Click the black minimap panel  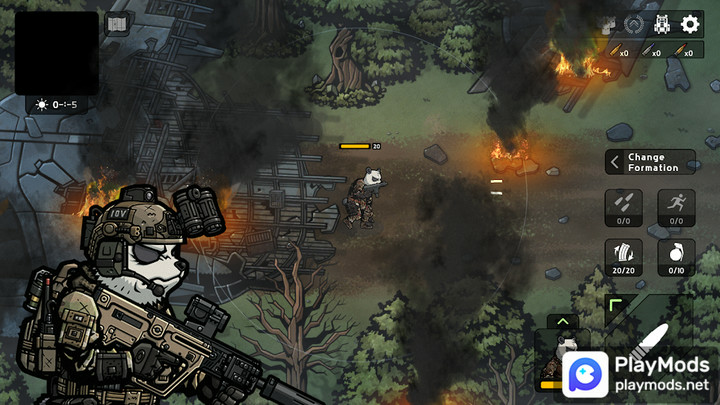click(56, 52)
